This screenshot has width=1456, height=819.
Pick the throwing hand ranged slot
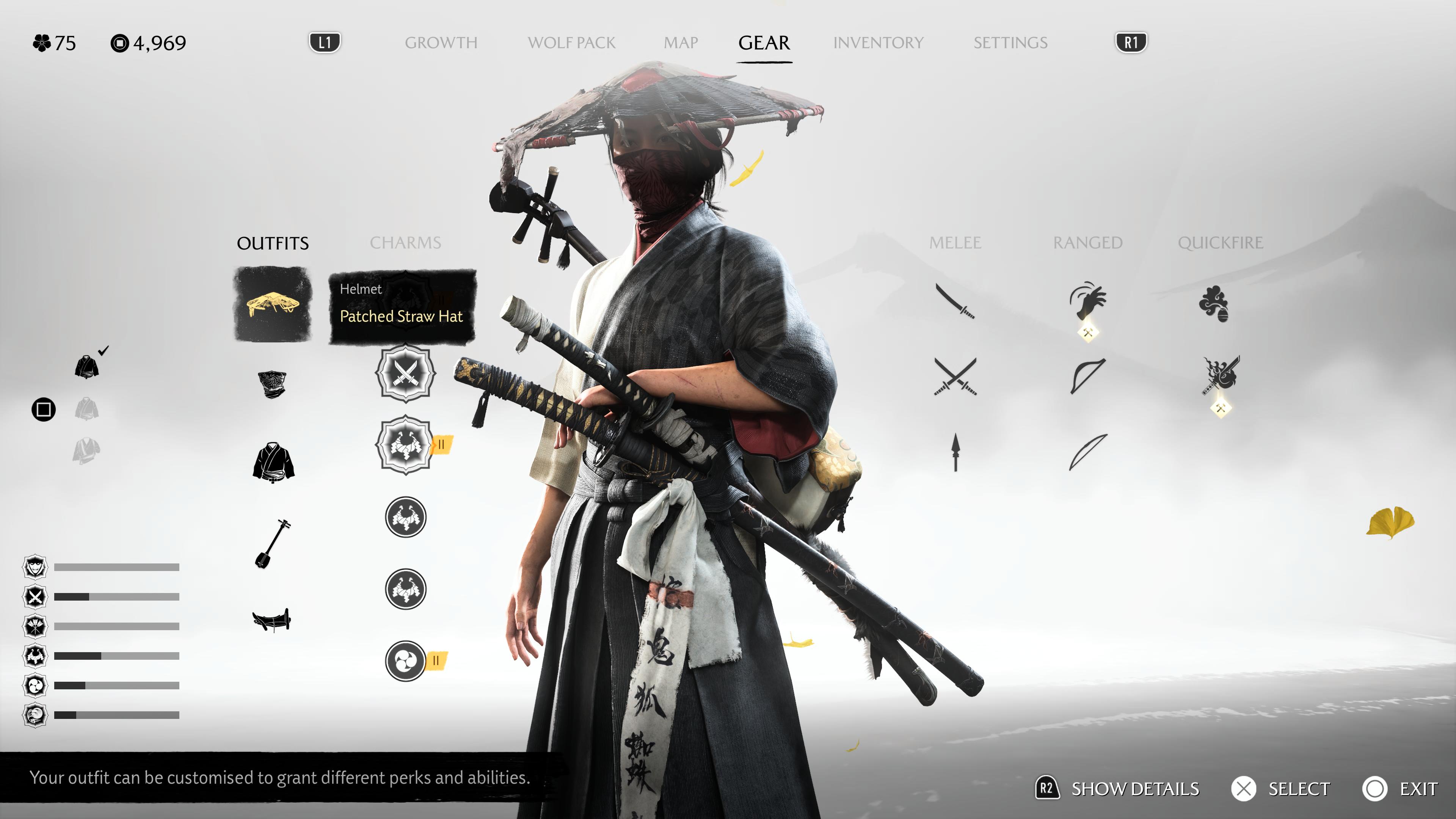pos(1087,301)
